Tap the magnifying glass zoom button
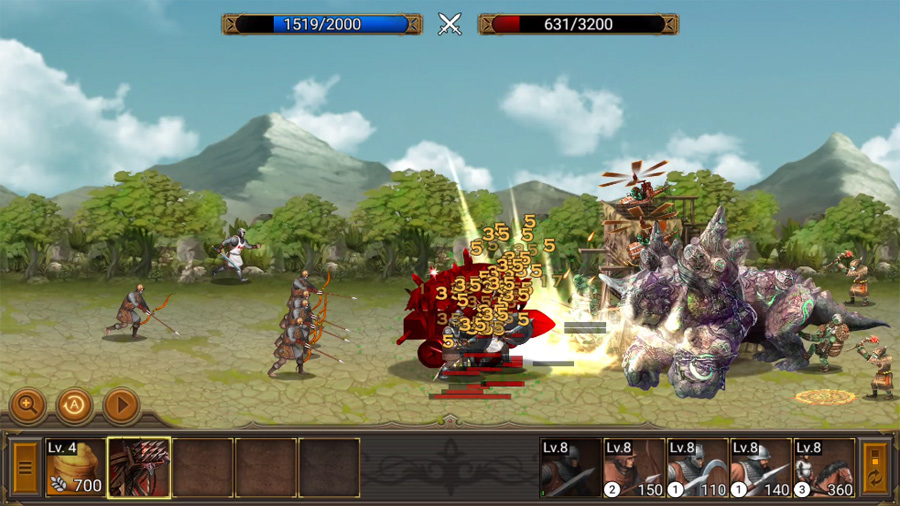The width and height of the screenshot is (900, 506). click(x=27, y=405)
